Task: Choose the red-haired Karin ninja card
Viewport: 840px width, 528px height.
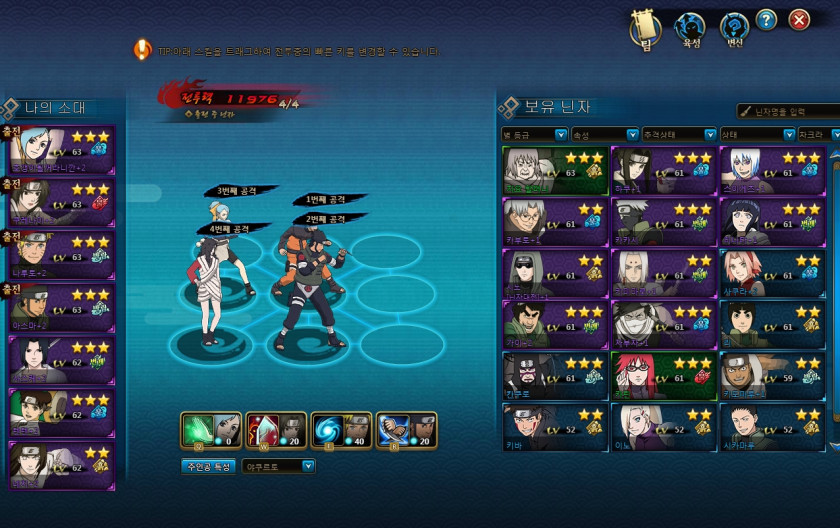Action: click(664, 376)
